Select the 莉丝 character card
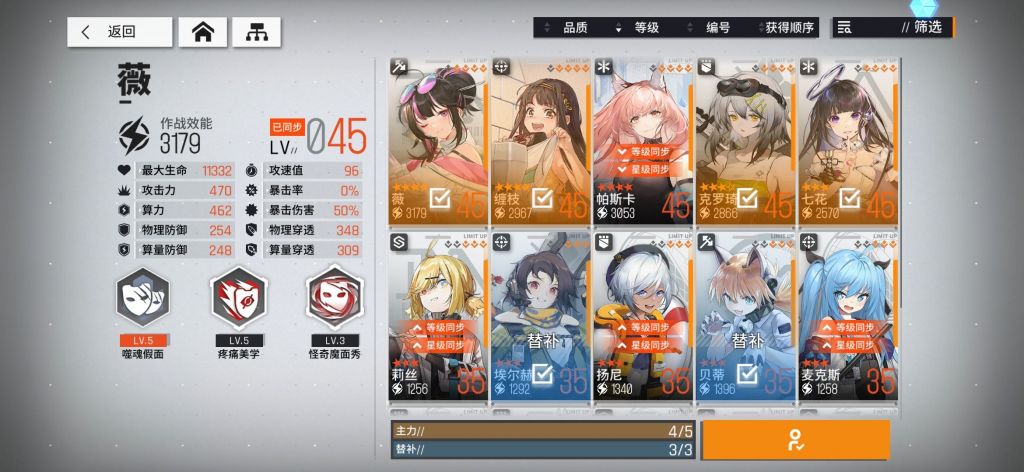 coord(438,315)
